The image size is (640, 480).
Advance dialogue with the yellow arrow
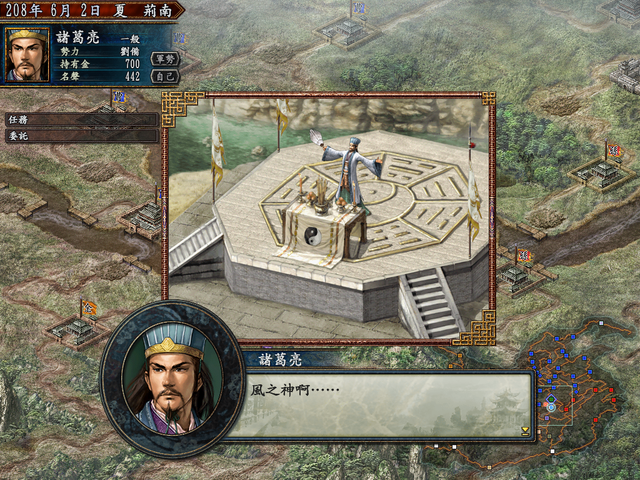[x=525, y=431]
